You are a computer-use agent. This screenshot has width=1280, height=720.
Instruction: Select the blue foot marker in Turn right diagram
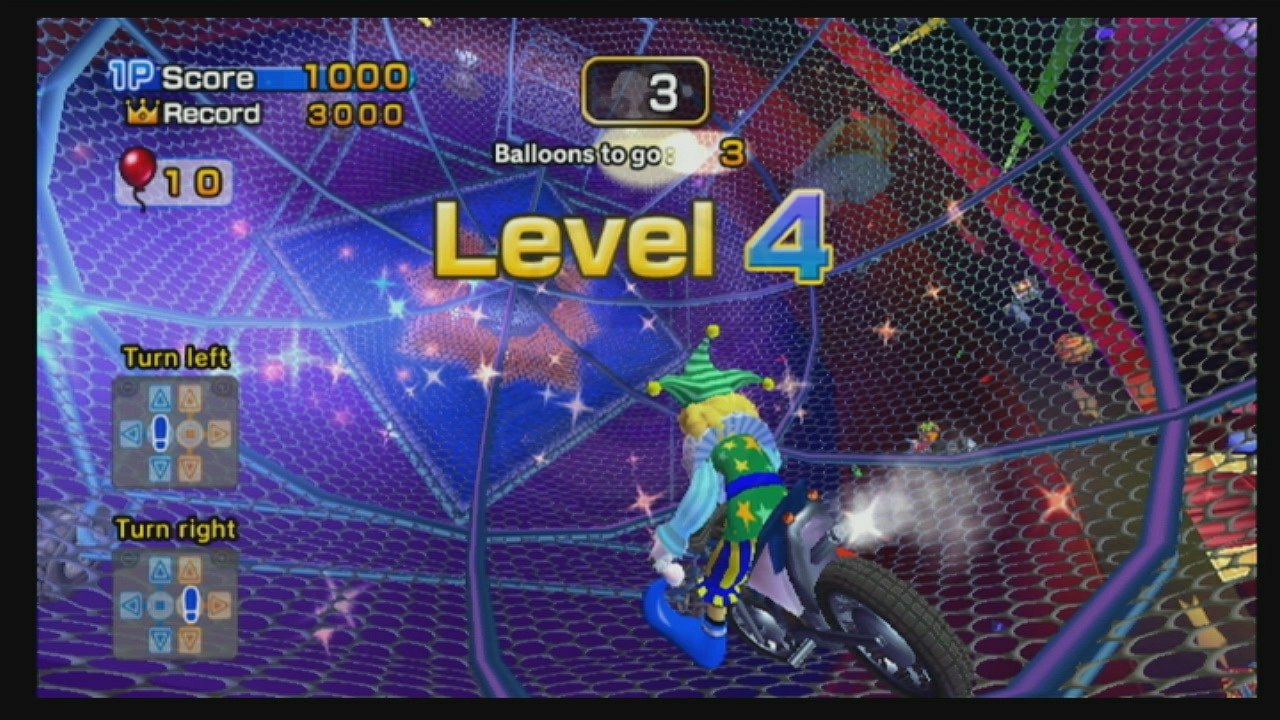pyautogui.click(x=191, y=603)
